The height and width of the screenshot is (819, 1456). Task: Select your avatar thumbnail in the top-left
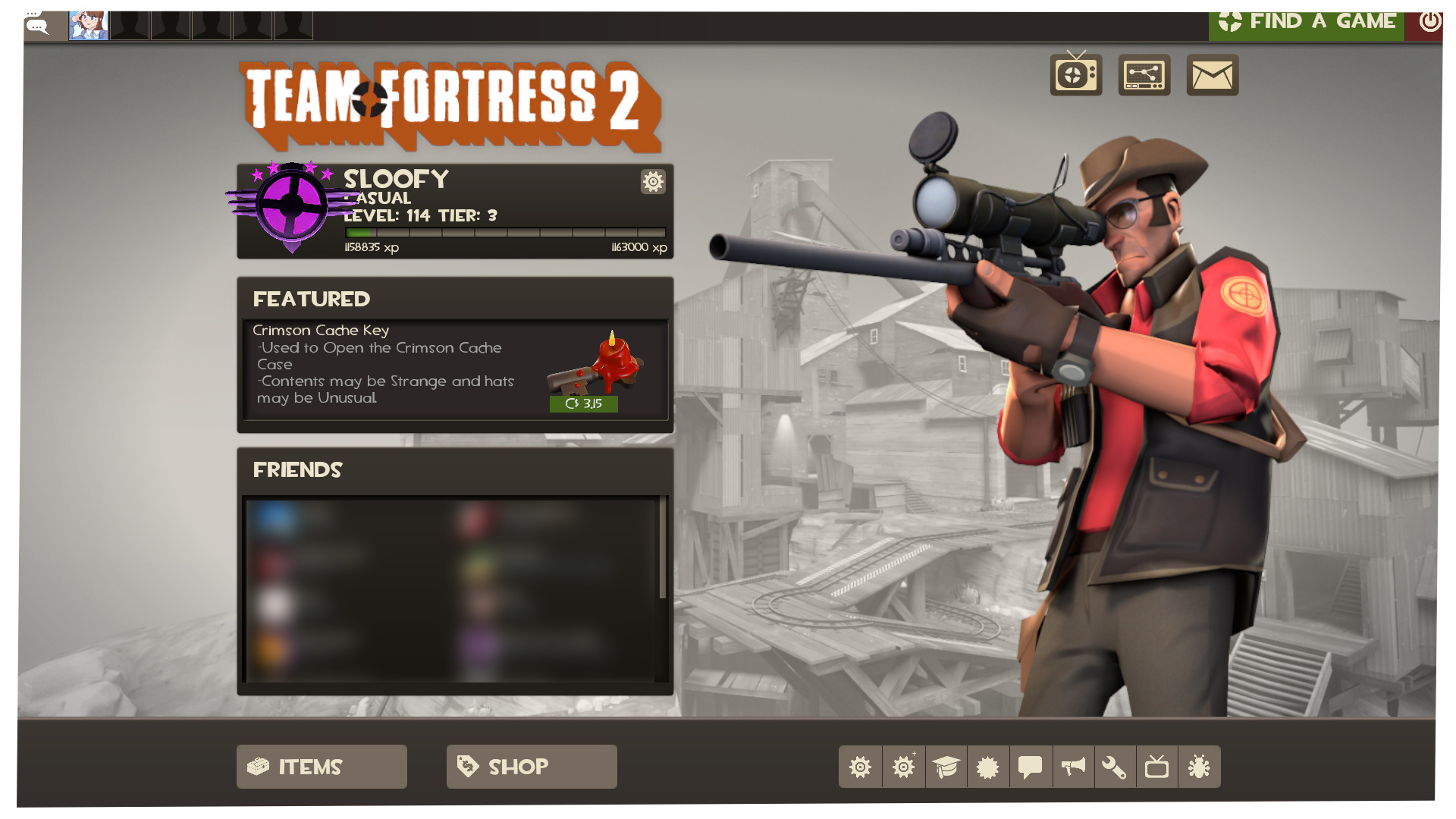(x=88, y=24)
